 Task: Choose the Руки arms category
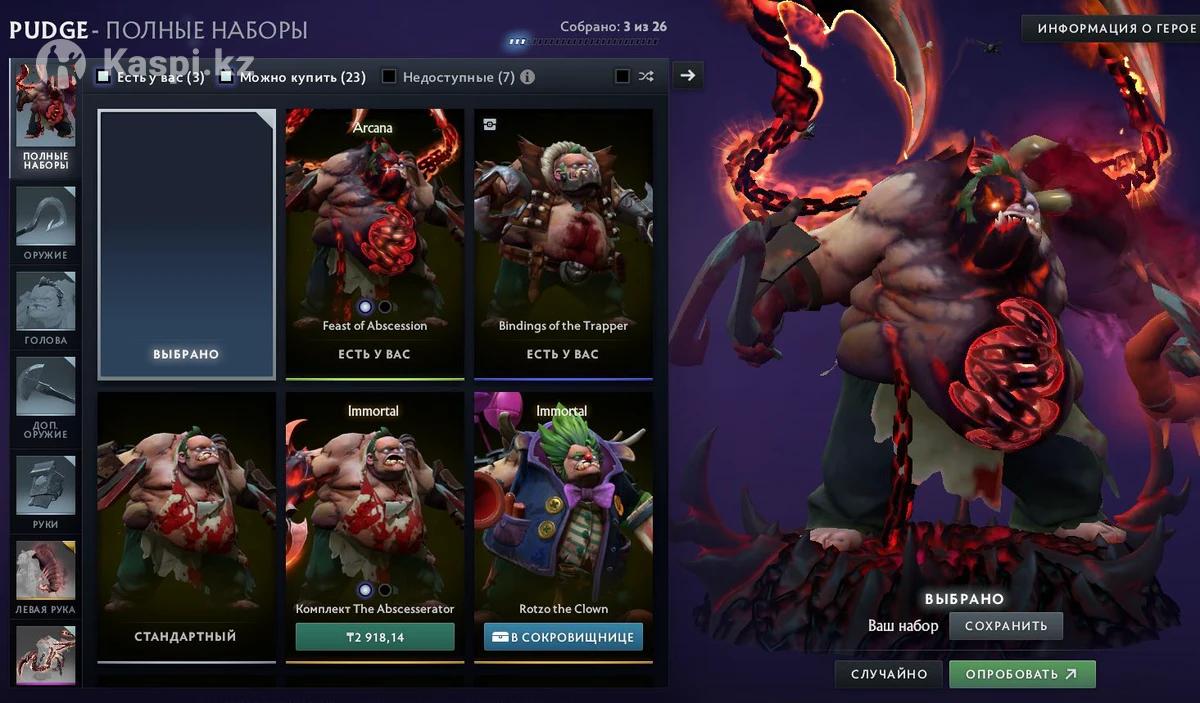(46, 492)
